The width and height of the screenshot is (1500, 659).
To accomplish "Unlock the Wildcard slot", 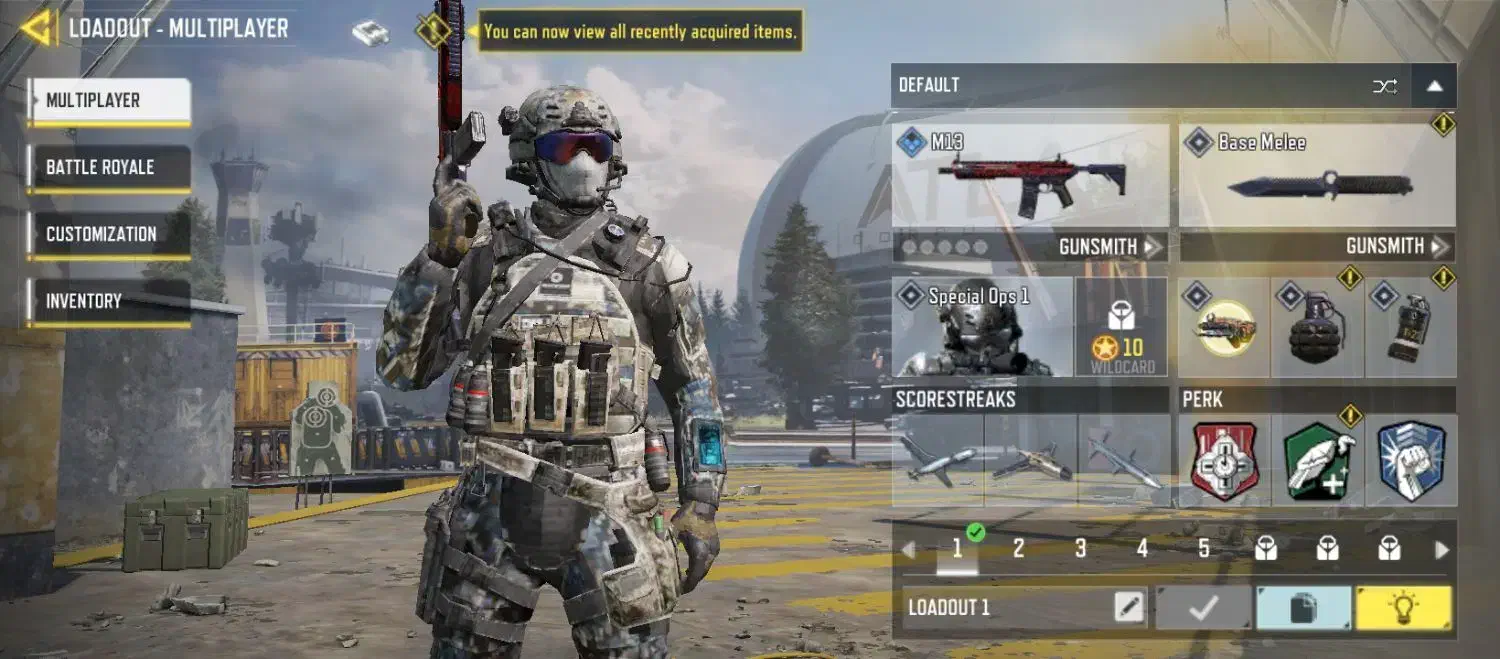I will click(x=1121, y=328).
